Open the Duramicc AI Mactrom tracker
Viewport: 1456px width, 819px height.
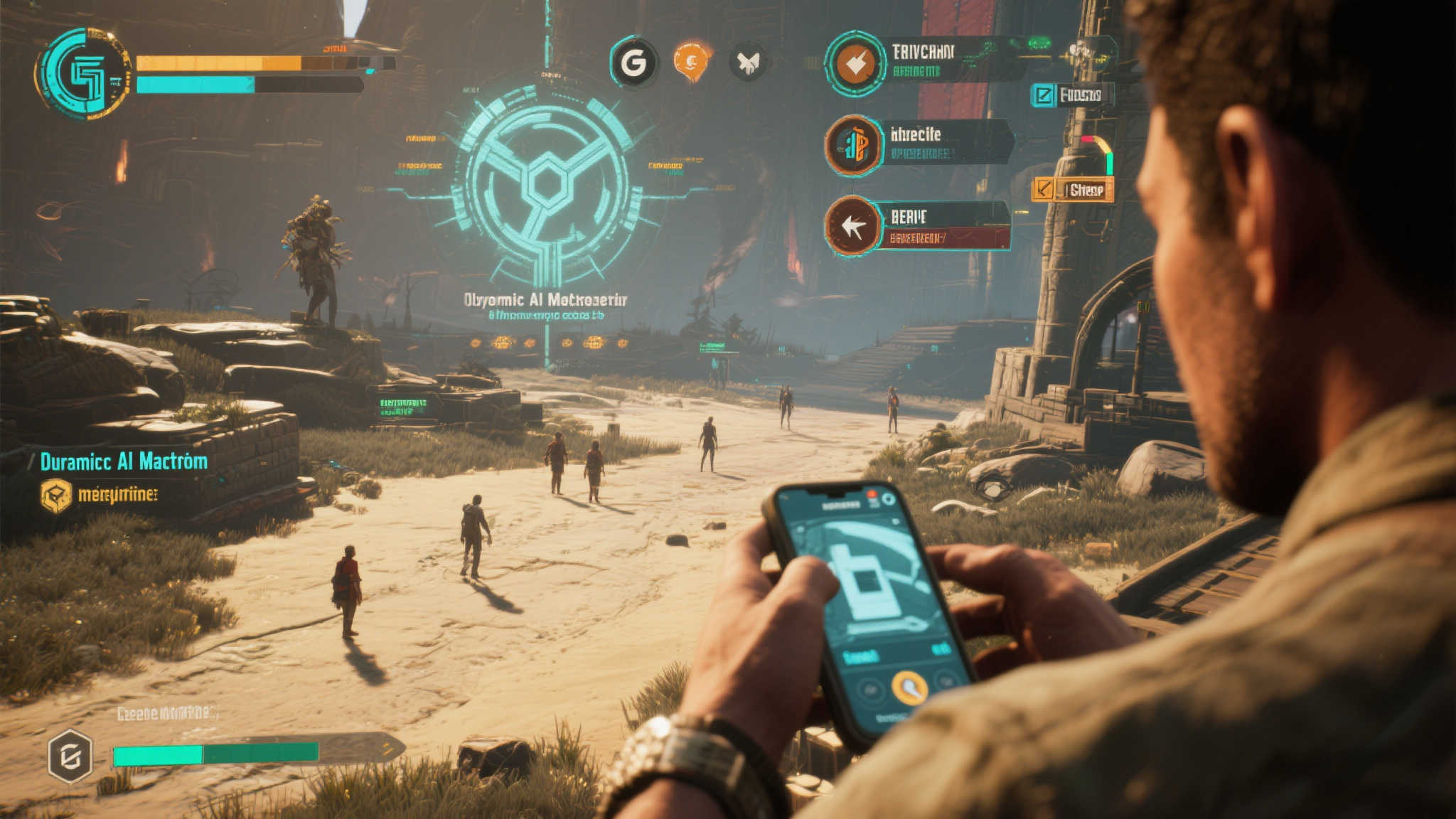(124, 462)
